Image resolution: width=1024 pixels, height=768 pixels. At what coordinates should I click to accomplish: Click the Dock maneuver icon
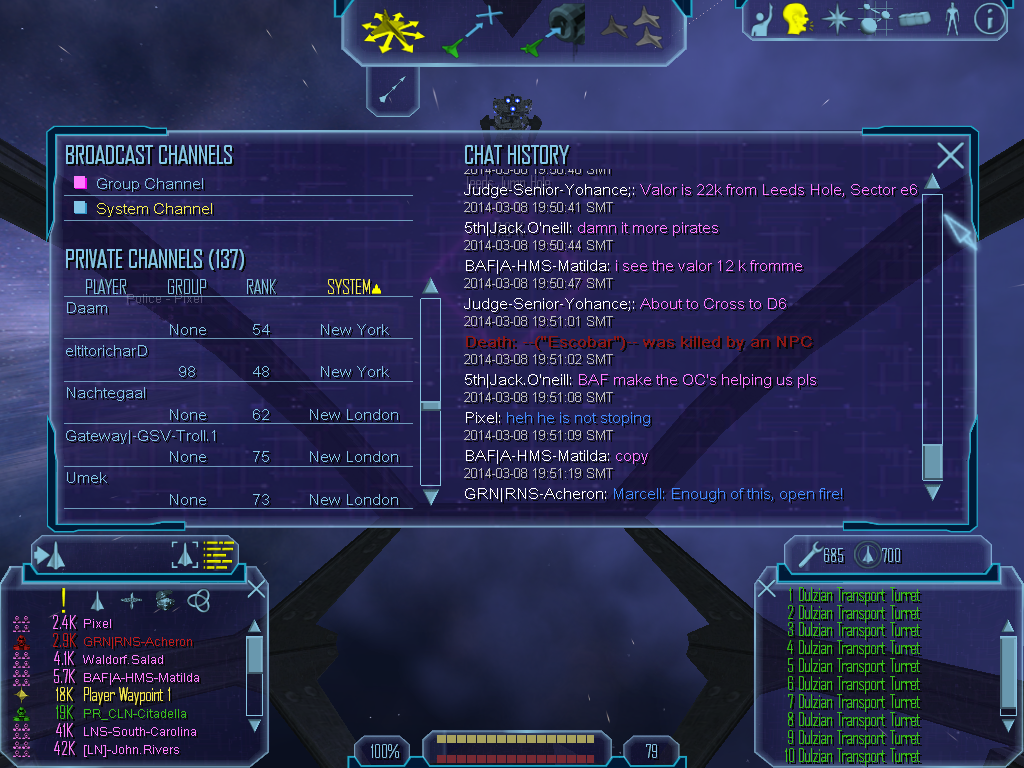(554, 29)
